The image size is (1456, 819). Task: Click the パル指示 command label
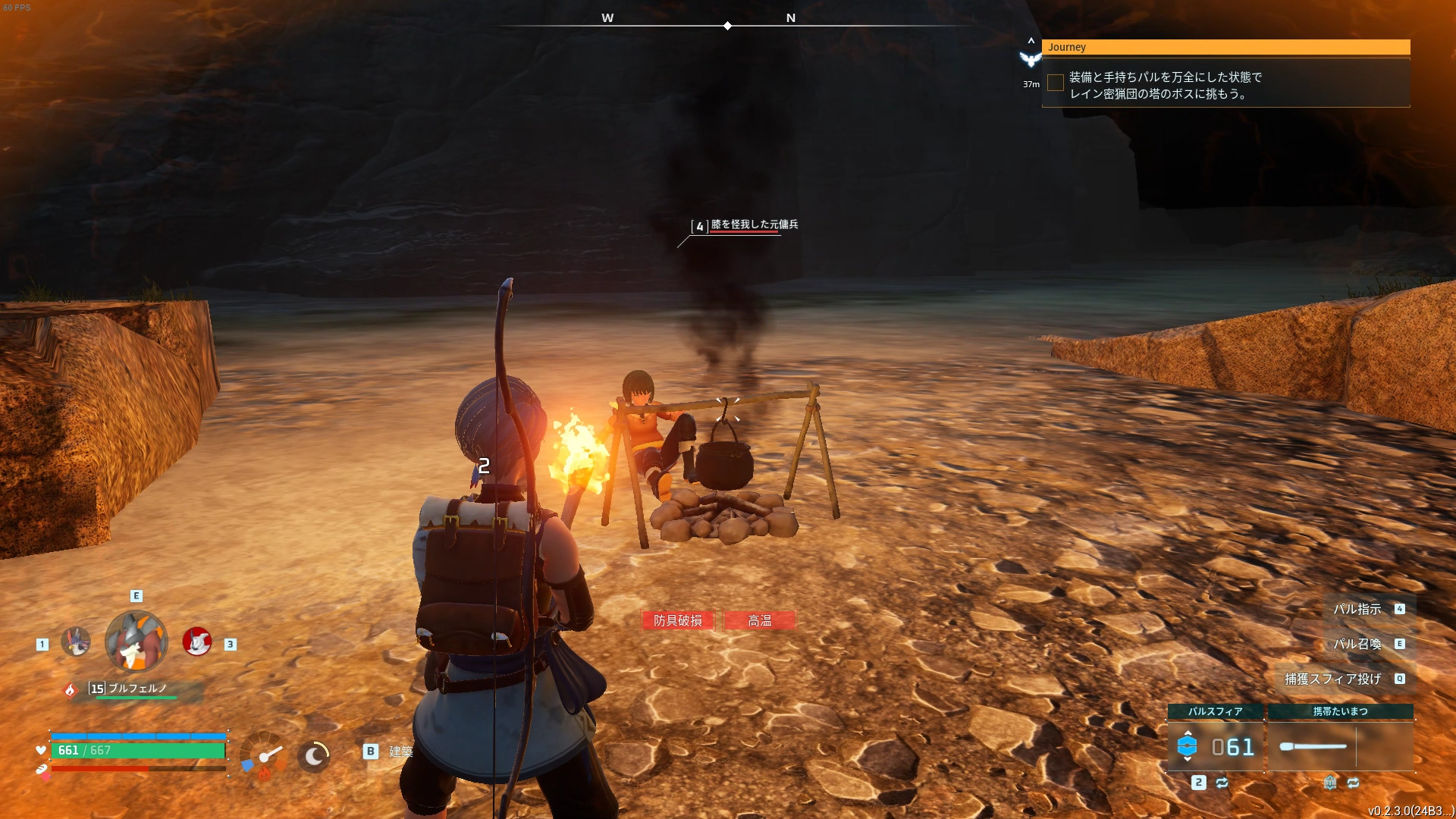point(1357,609)
